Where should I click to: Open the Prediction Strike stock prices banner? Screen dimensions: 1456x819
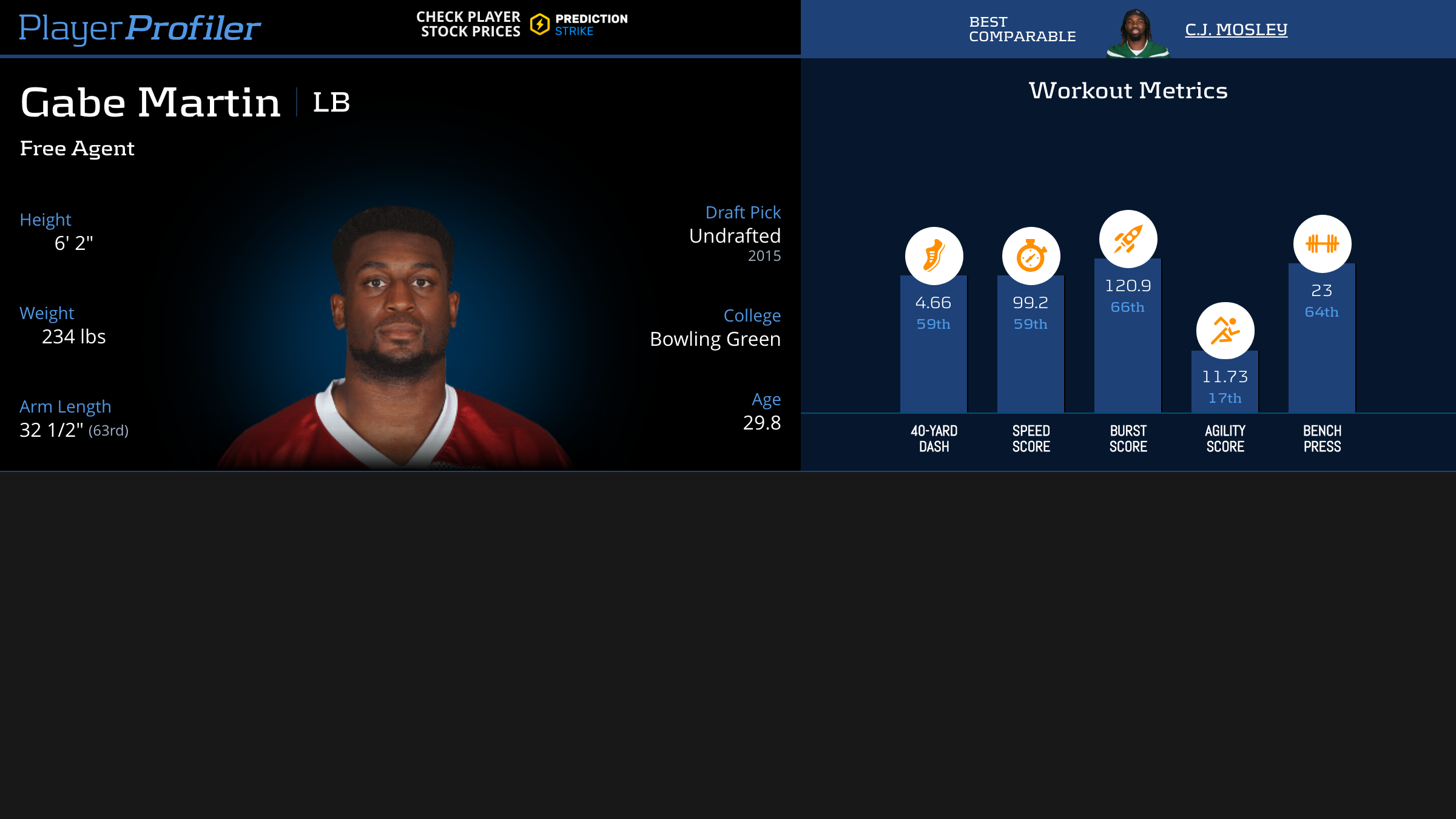pyautogui.click(x=522, y=25)
